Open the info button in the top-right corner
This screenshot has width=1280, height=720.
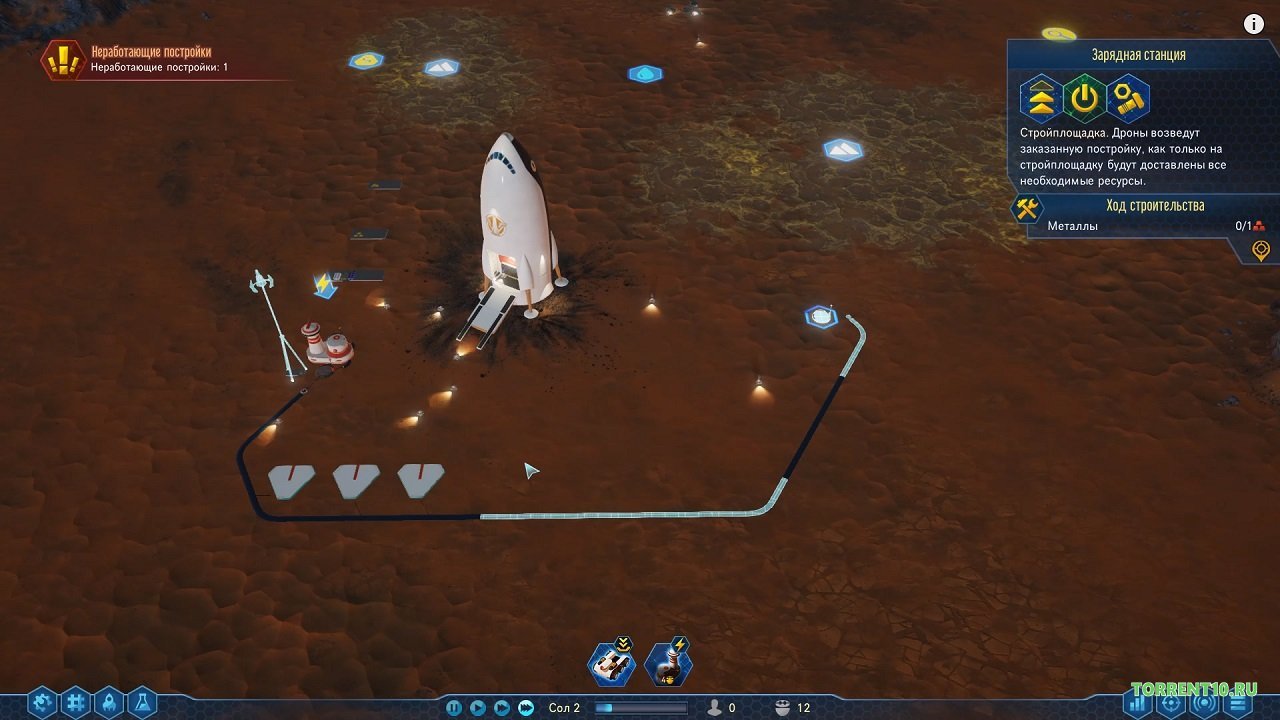click(1252, 23)
